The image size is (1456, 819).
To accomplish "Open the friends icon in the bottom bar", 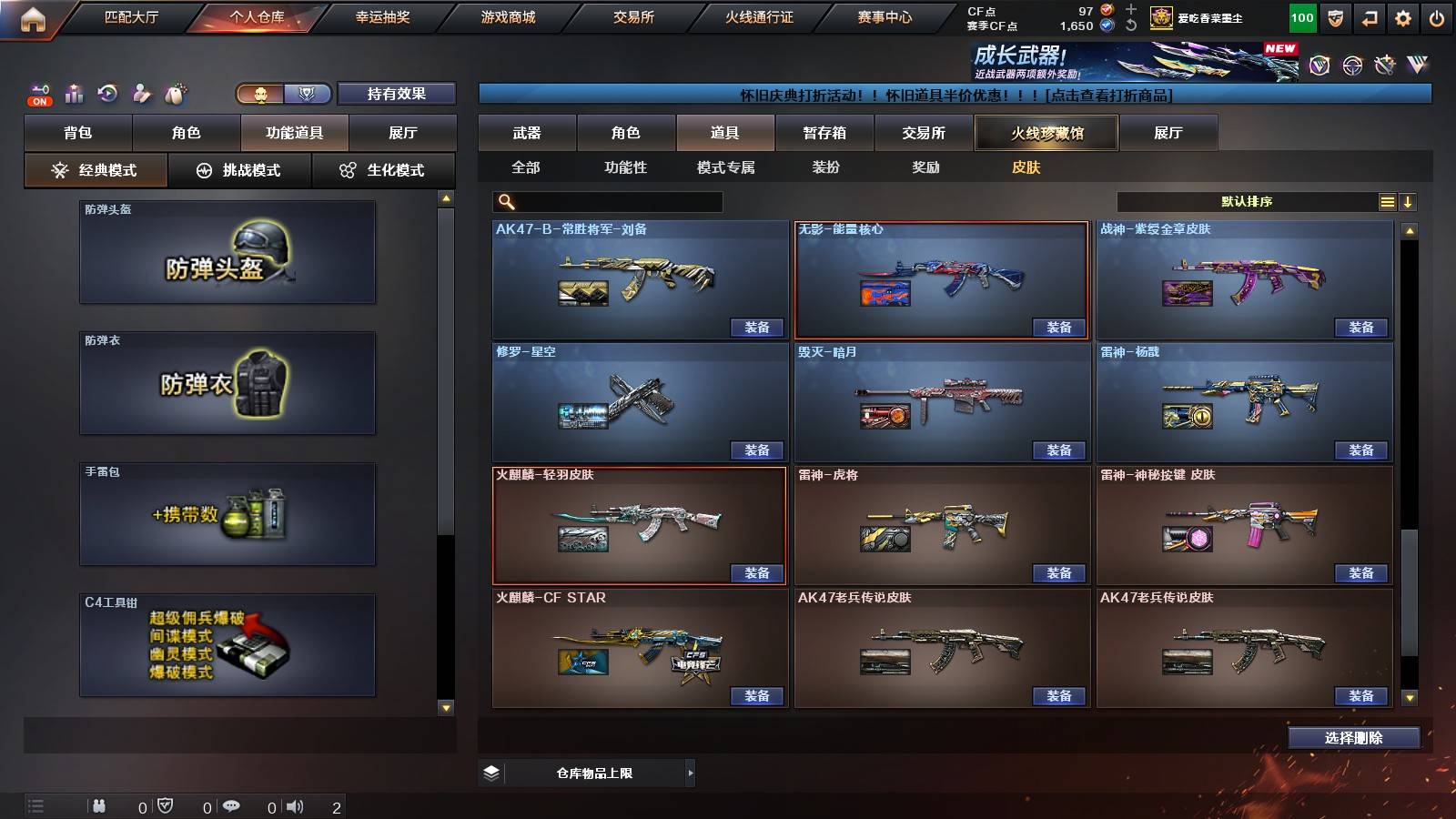I will 100,804.
